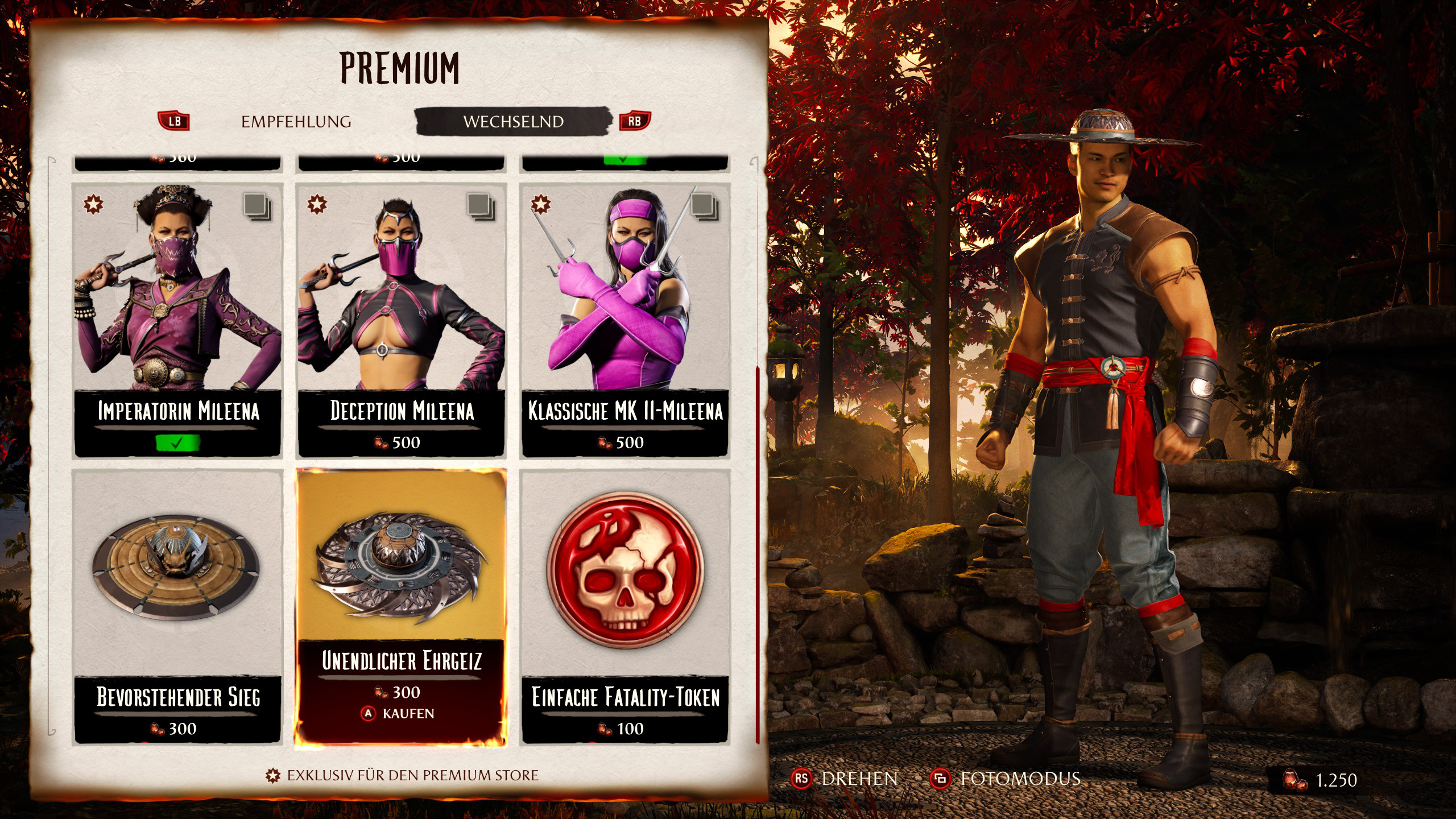Viewport: 1456px width, 819px height.
Task: Switch to the Empfehlung tab
Action: [x=296, y=122]
